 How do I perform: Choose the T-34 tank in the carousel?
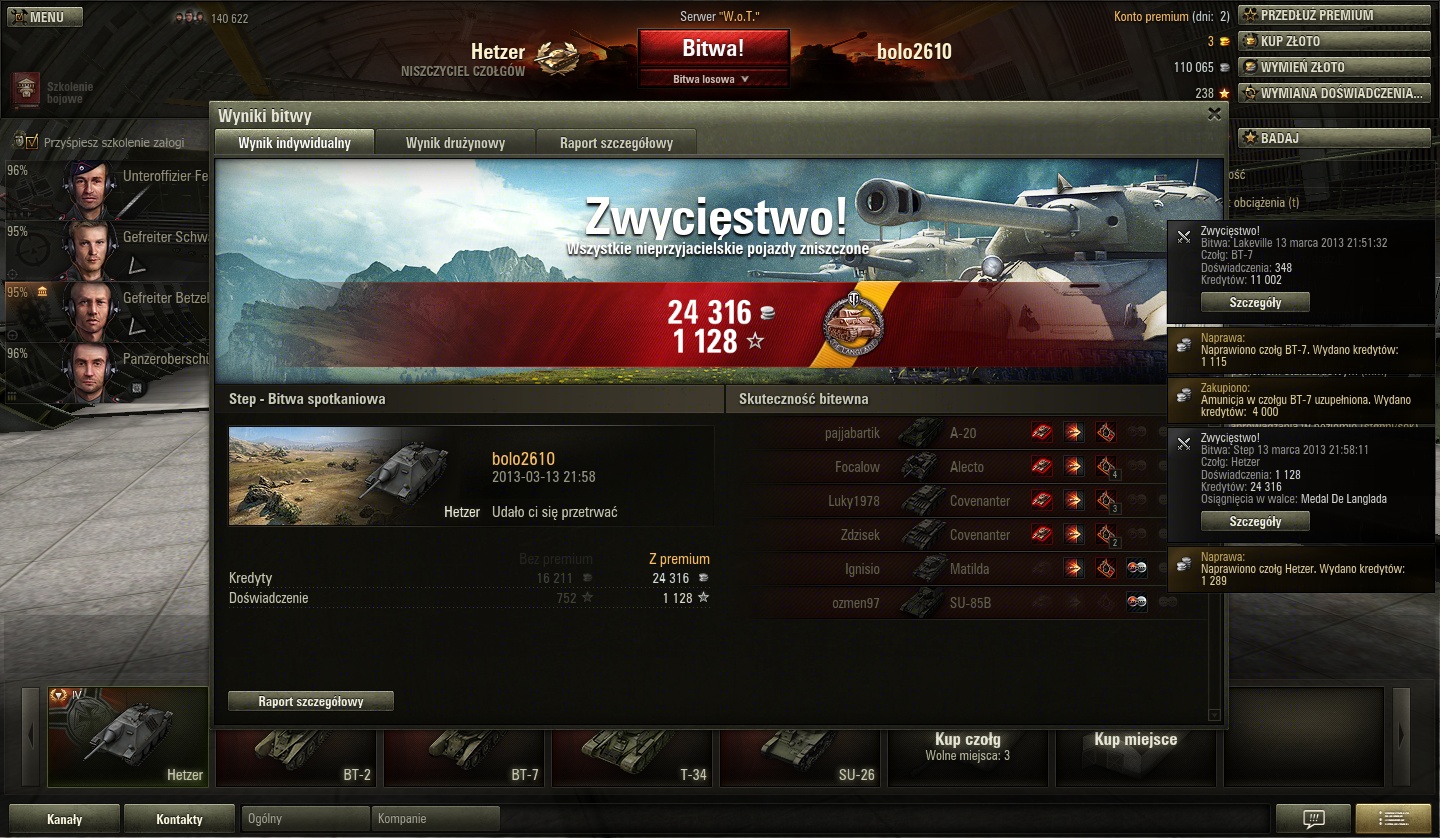pos(632,752)
